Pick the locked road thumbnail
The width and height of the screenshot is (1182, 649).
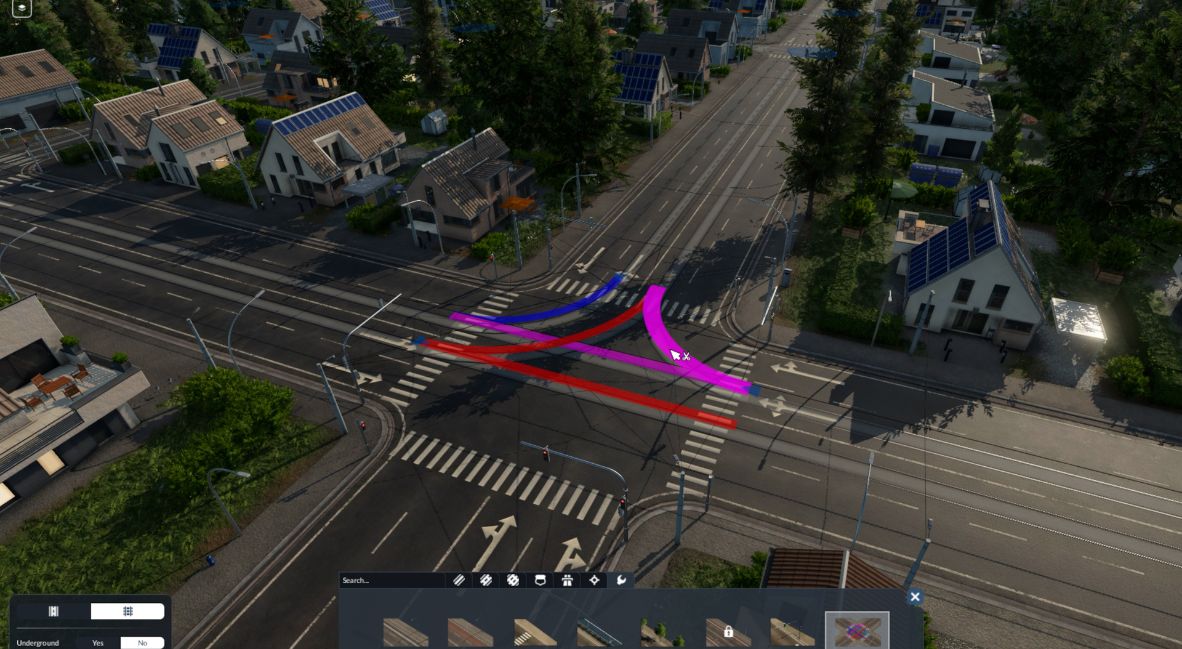[x=728, y=632]
